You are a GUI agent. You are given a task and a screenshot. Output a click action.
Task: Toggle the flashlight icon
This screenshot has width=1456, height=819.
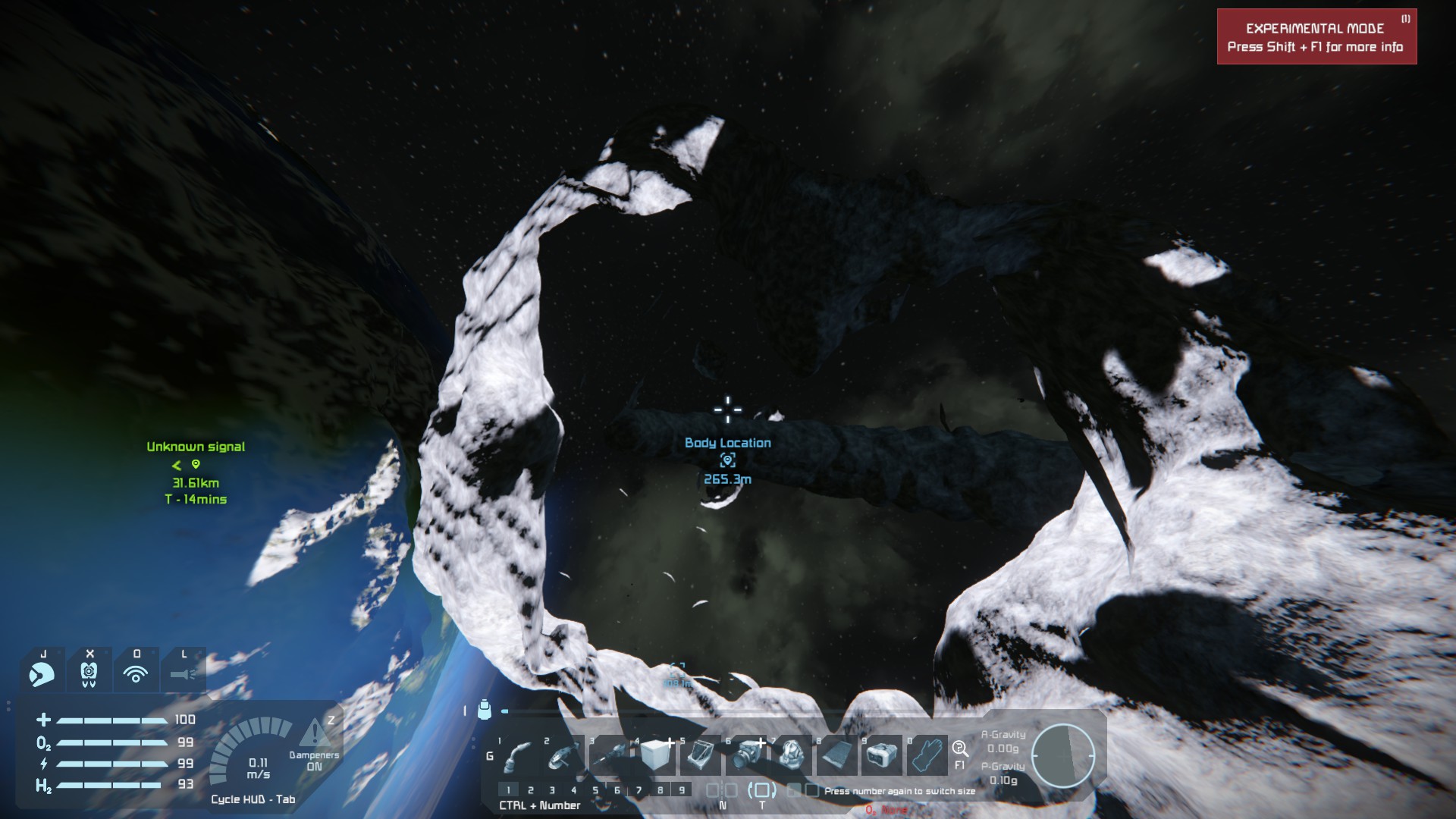point(183,672)
